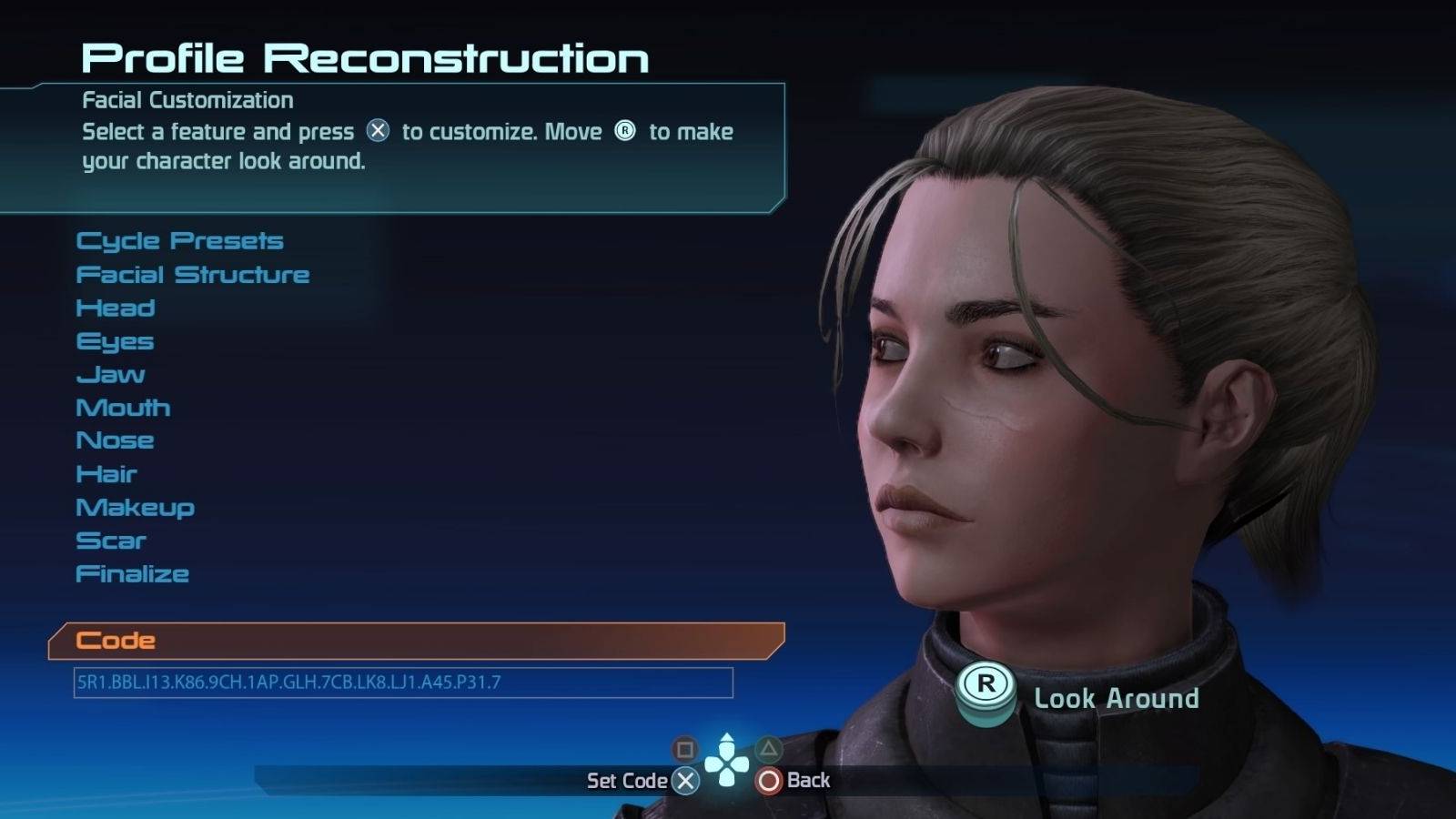This screenshot has width=1456, height=819.
Task: Choose the Head customization entry
Action: point(116,308)
